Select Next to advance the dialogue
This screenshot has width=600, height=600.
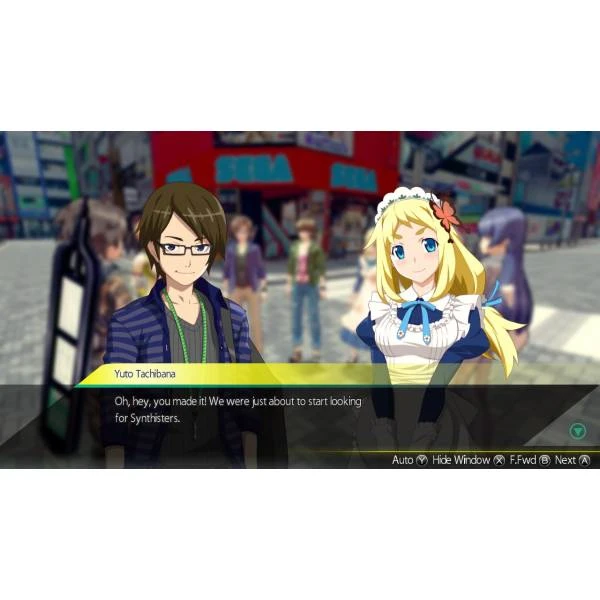coord(571,460)
